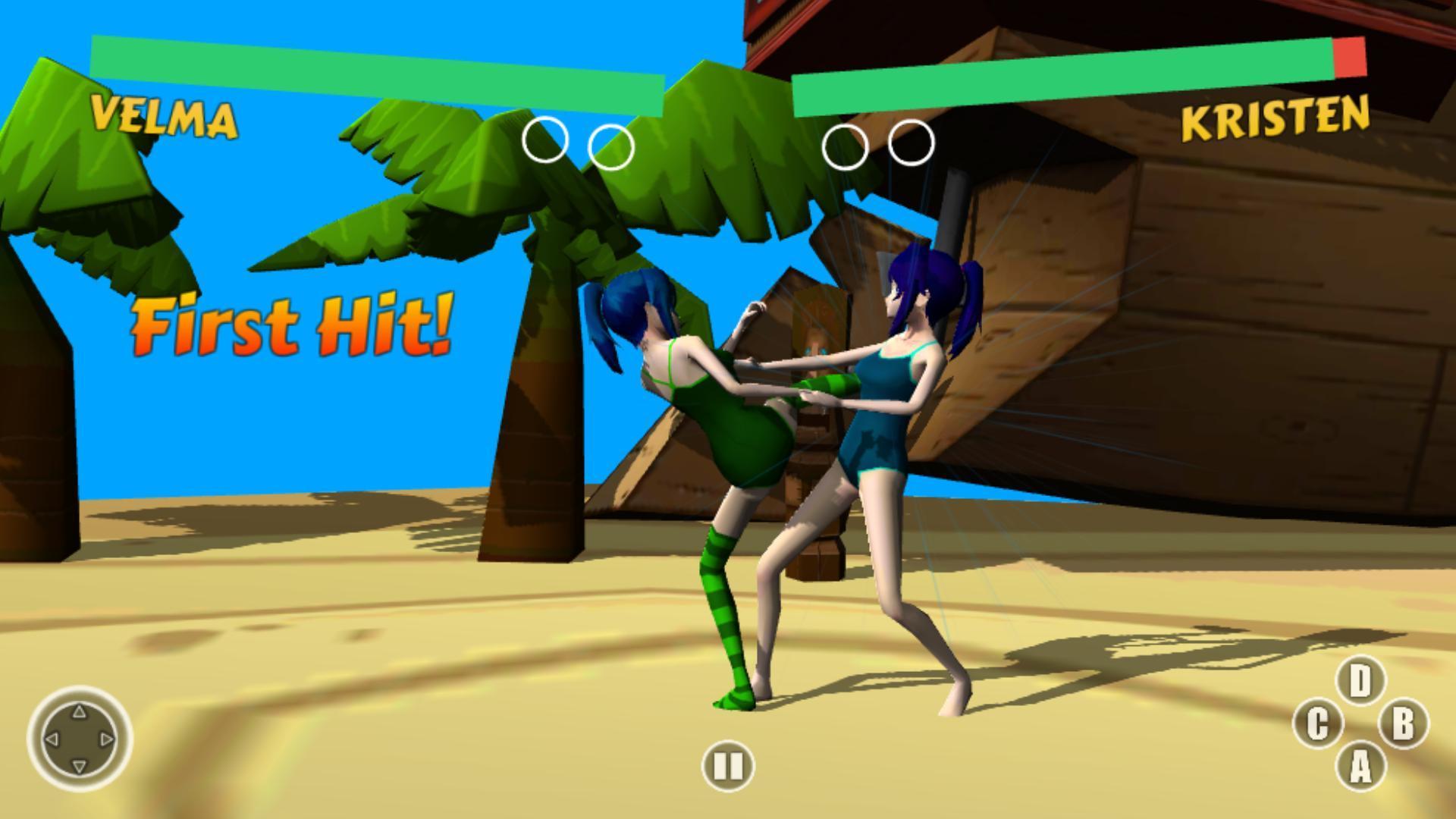Click the VELMA name label

162,115
